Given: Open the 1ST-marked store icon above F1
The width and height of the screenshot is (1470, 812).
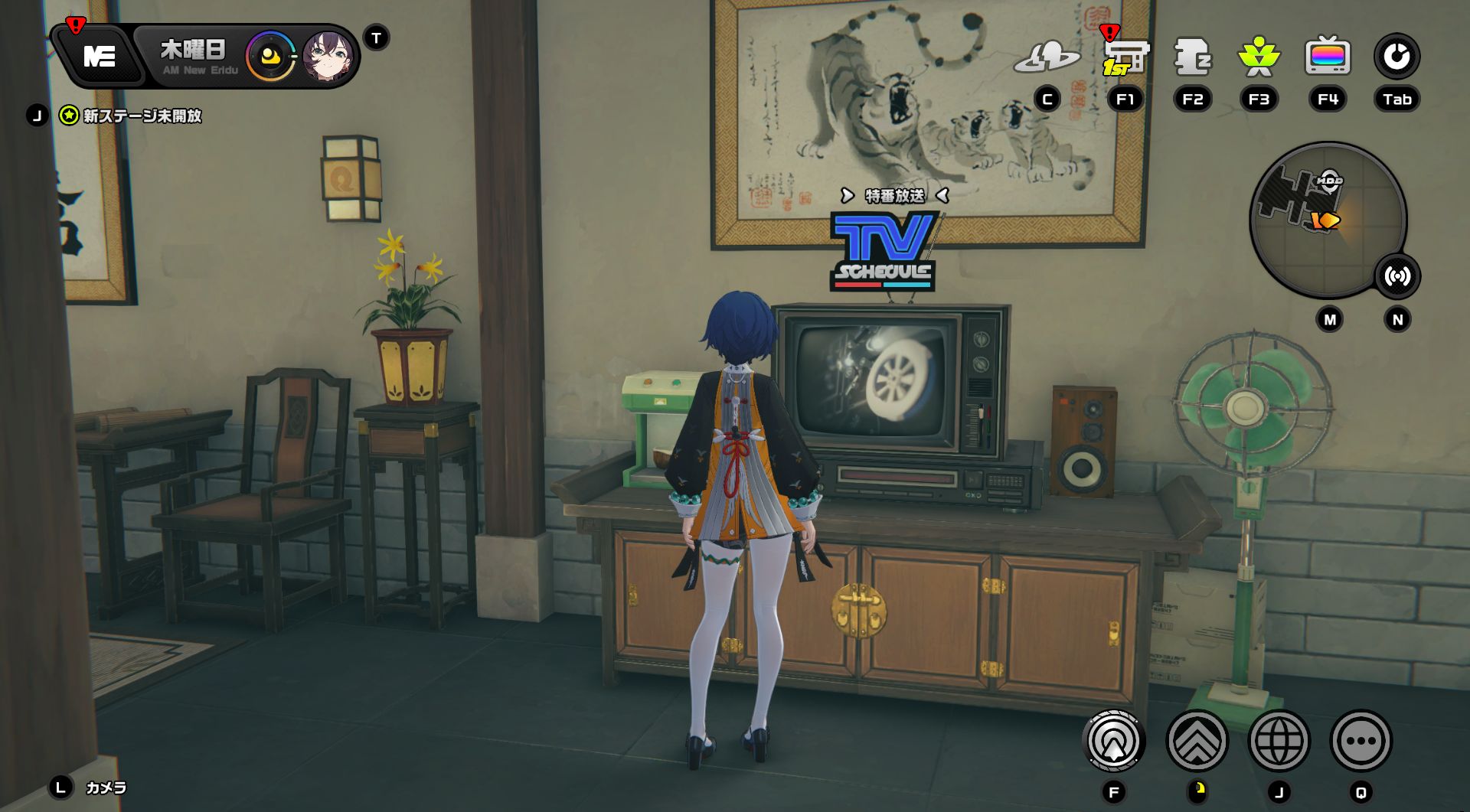Looking at the screenshot, I should click(1125, 56).
